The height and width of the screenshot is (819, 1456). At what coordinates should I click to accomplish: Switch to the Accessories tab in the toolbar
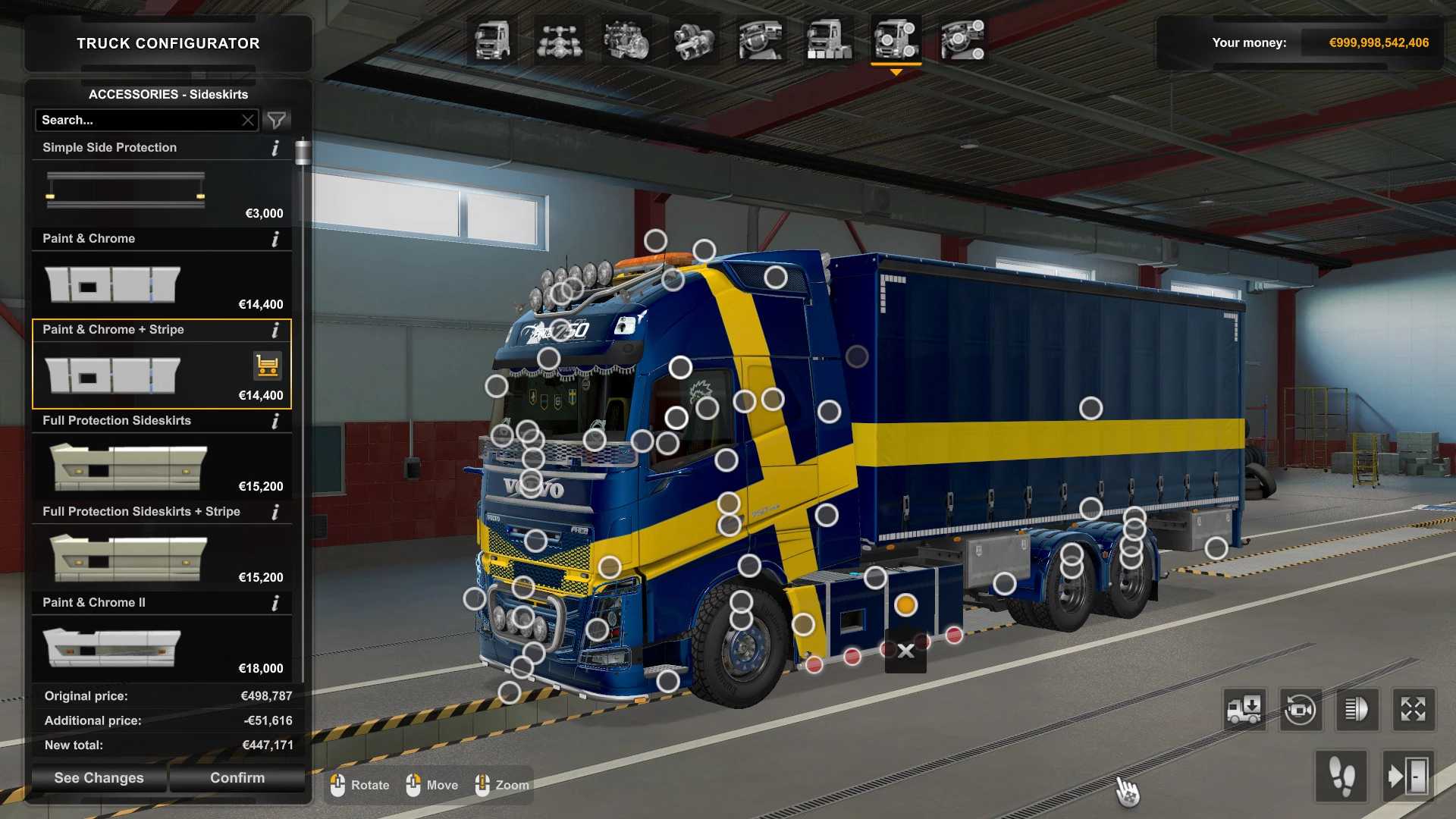coord(895,43)
